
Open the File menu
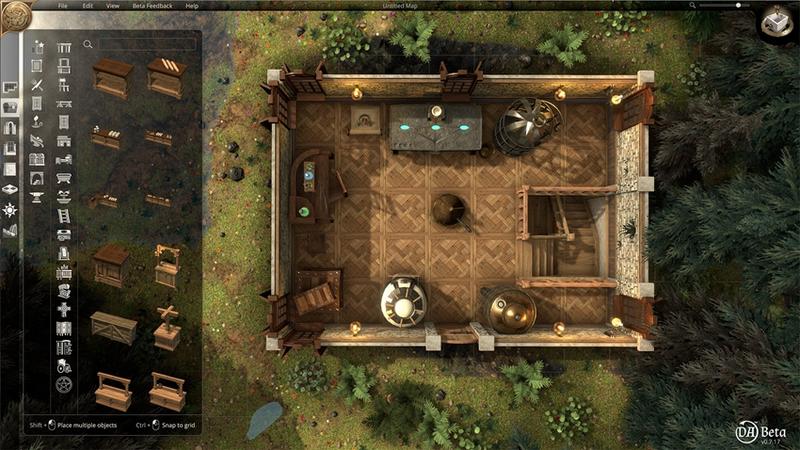point(63,6)
